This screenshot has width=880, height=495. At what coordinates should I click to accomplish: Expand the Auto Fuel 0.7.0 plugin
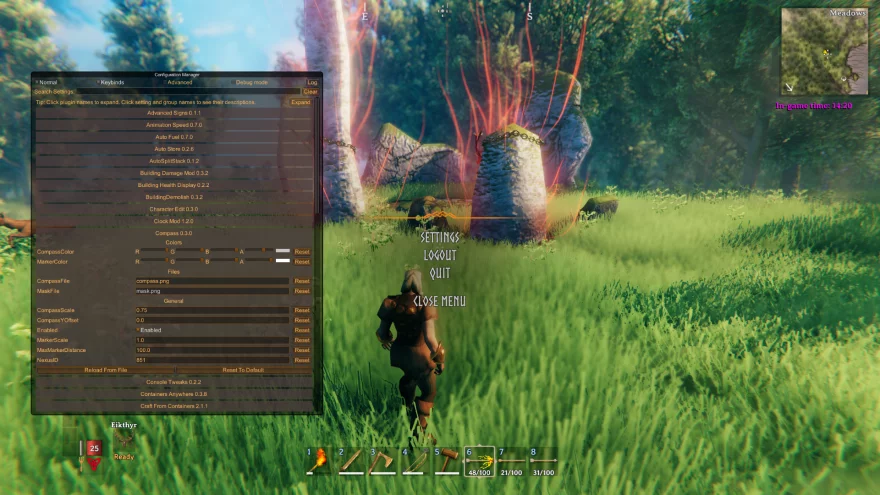174,137
